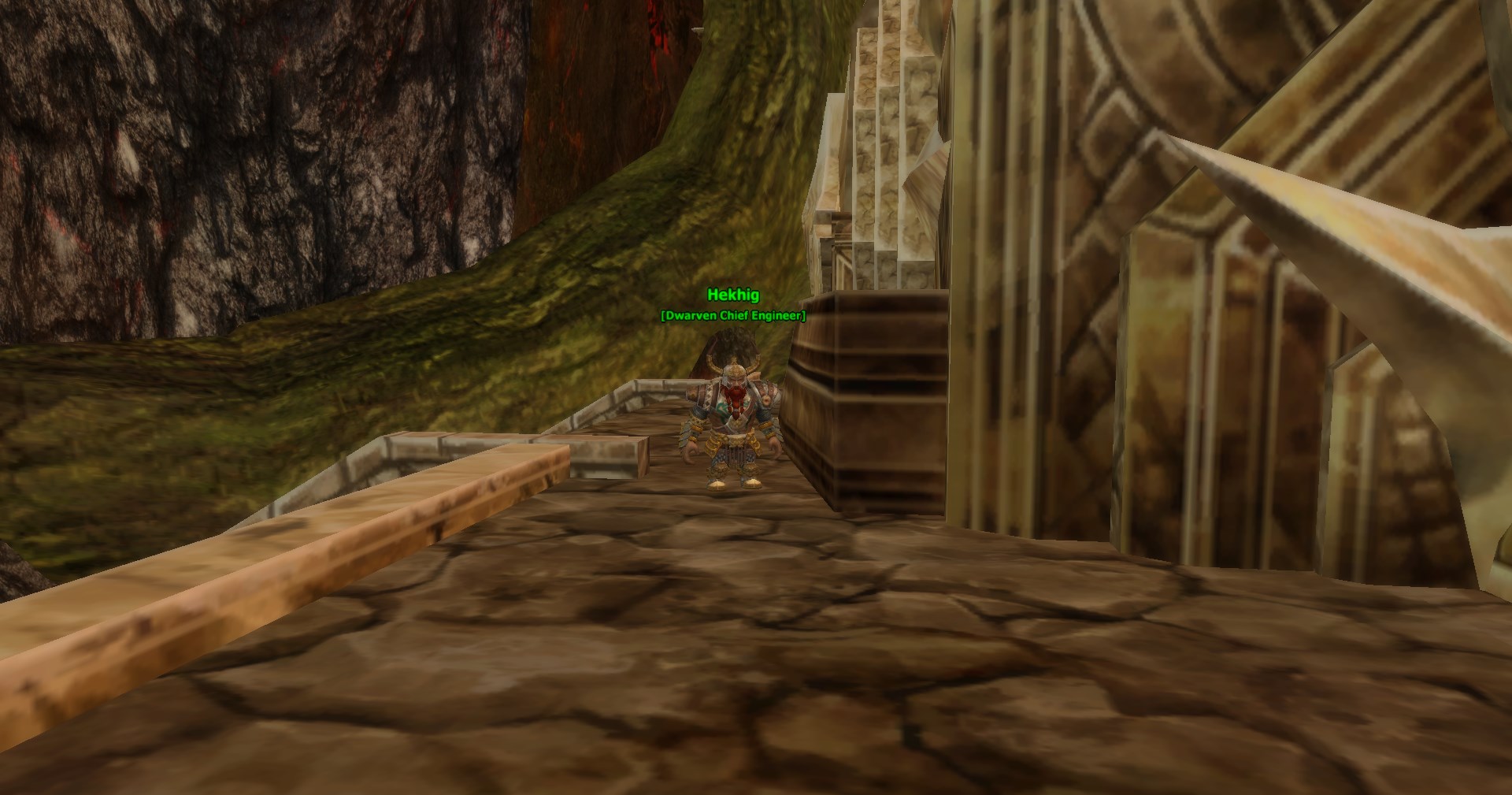The width and height of the screenshot is (1512, 795).
Task: Select the Hekhig nameplate label
Action: point(733,295)
